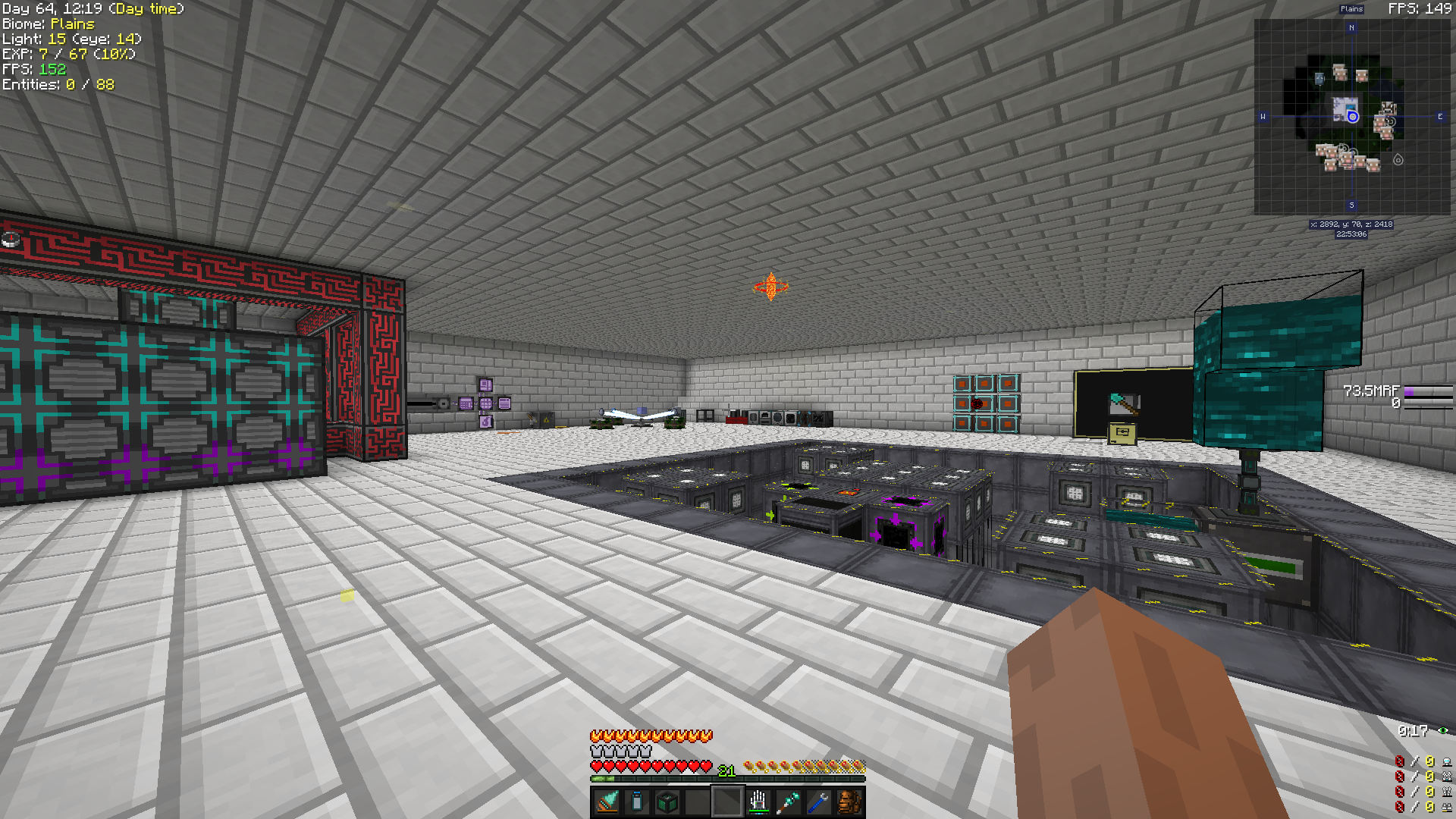Select the diamond drill in the first hotbar slot
Viewport: 1456px width, 819px height.
[606, 802]
